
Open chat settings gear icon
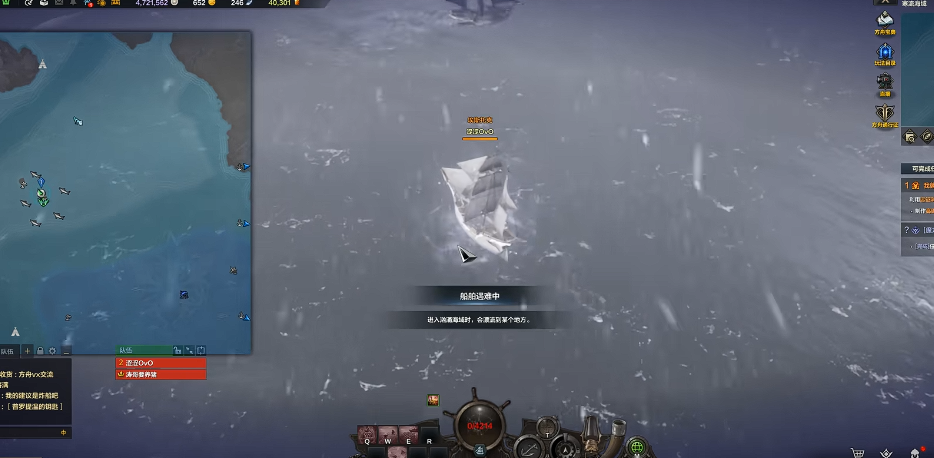pyautogui.click(x=52, y=351)
